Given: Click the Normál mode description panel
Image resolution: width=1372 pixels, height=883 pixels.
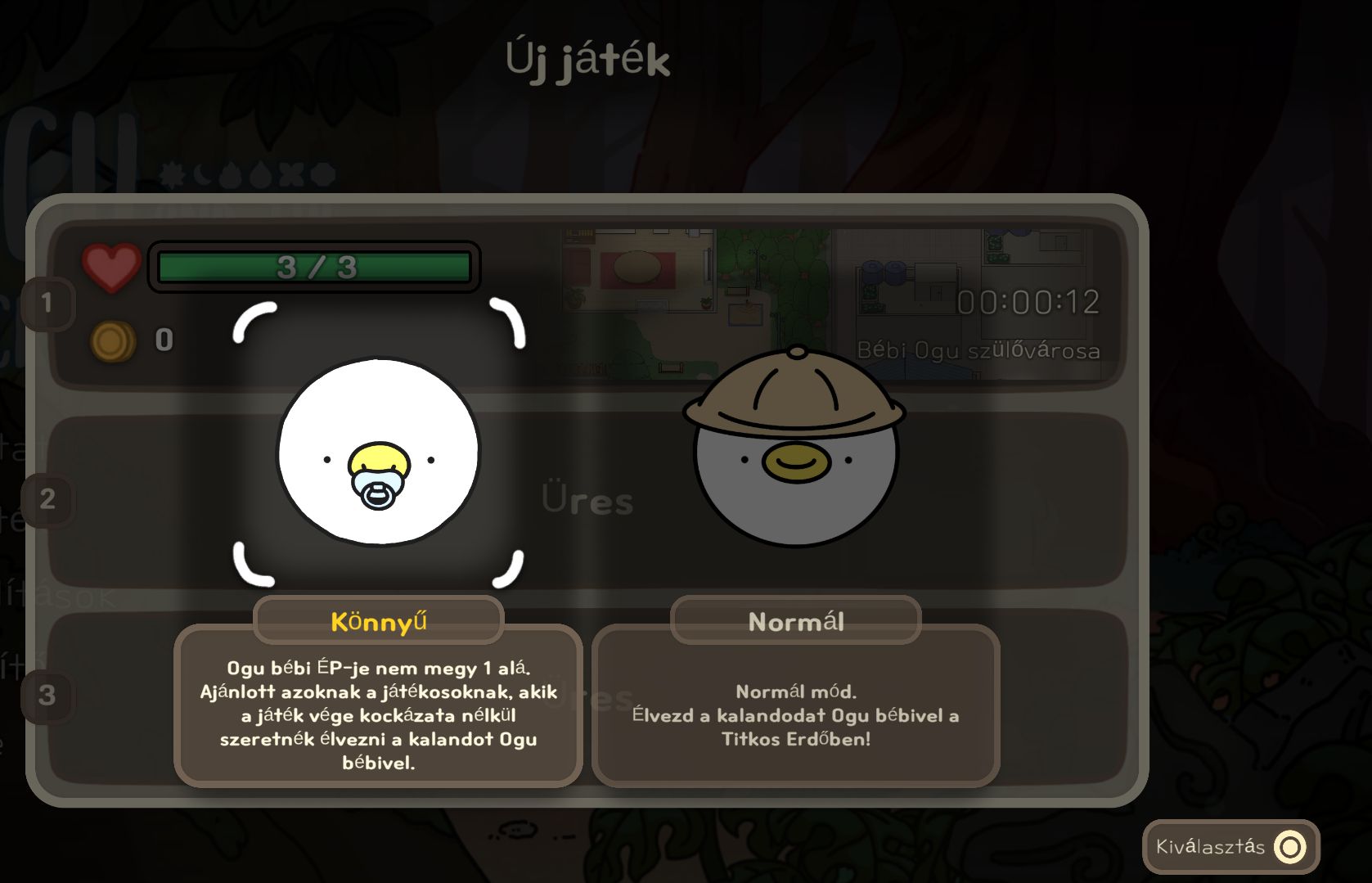Looking at the screenshot, I should pos(795,714).
